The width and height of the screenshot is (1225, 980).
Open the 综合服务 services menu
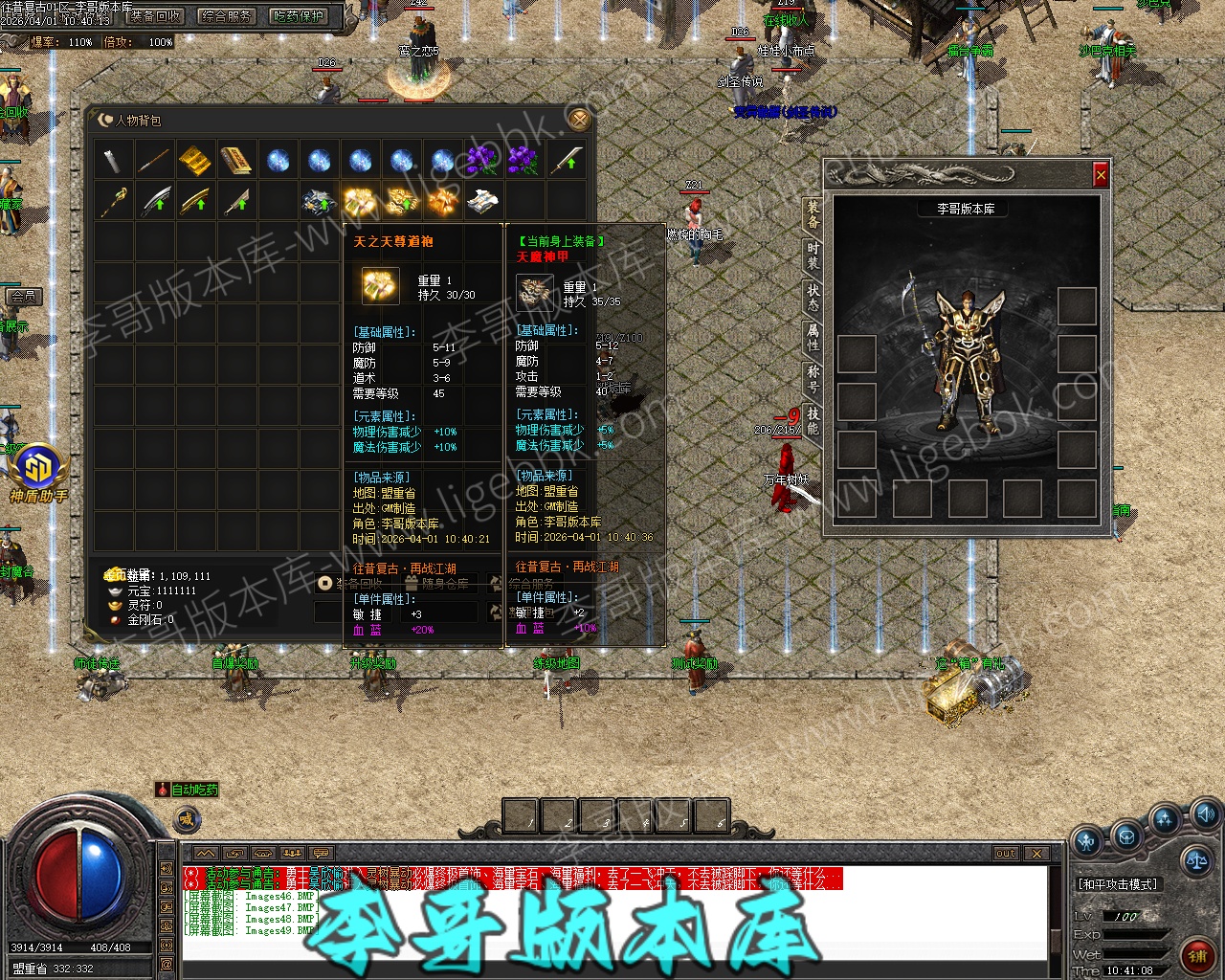coord(227,16)
